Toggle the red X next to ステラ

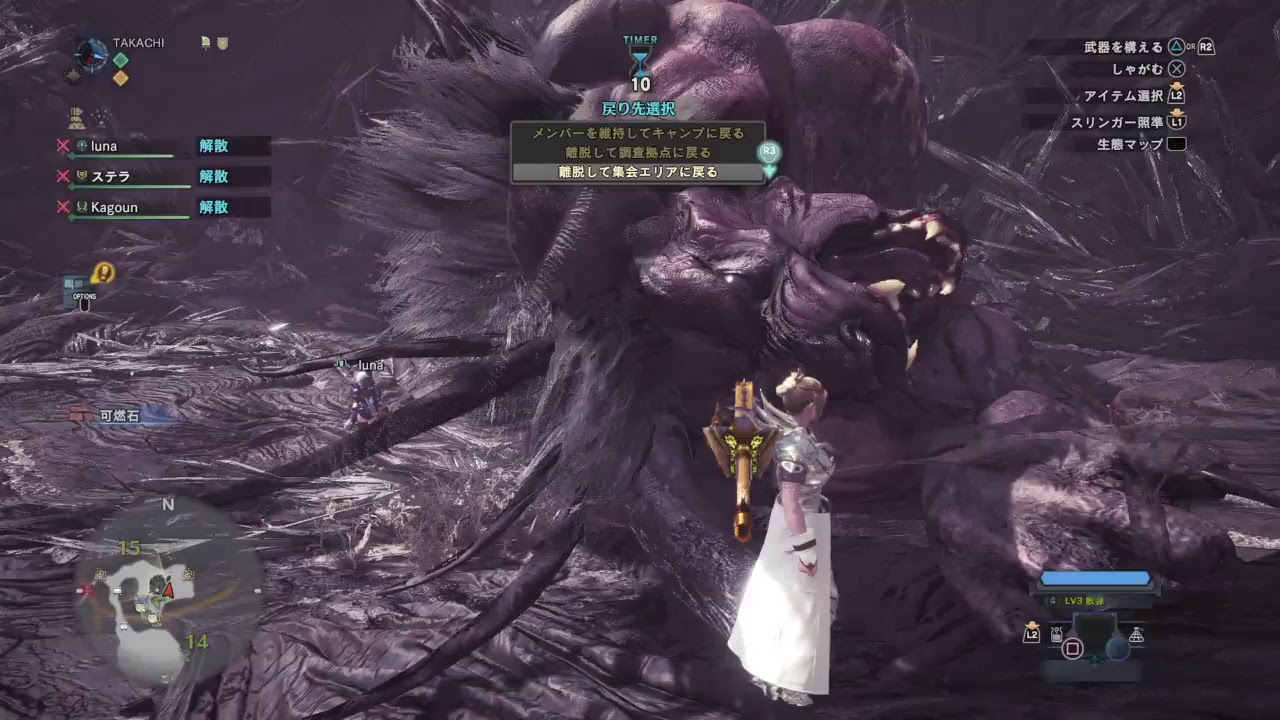(62, 176)
